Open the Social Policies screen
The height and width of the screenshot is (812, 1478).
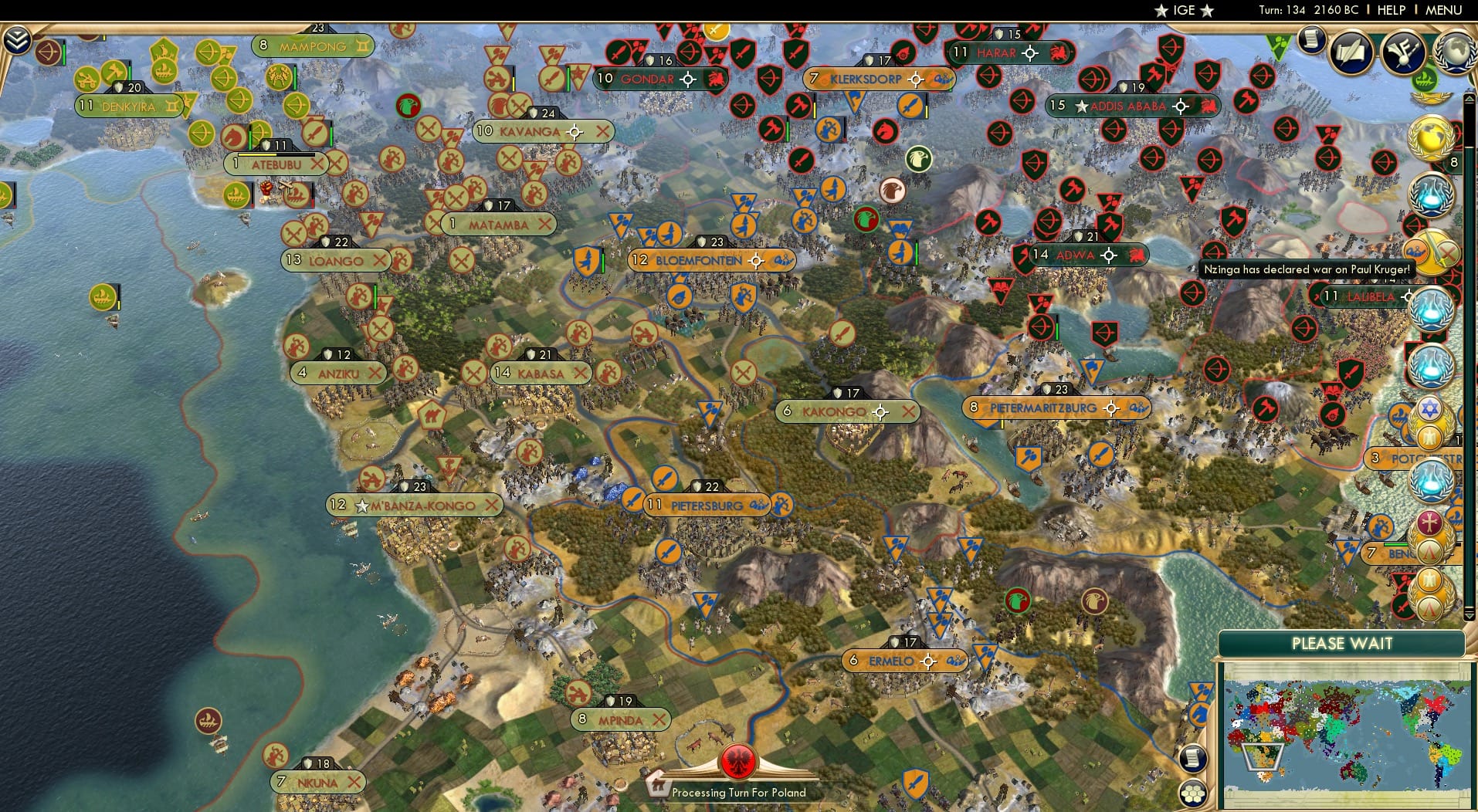[1352, 51]
